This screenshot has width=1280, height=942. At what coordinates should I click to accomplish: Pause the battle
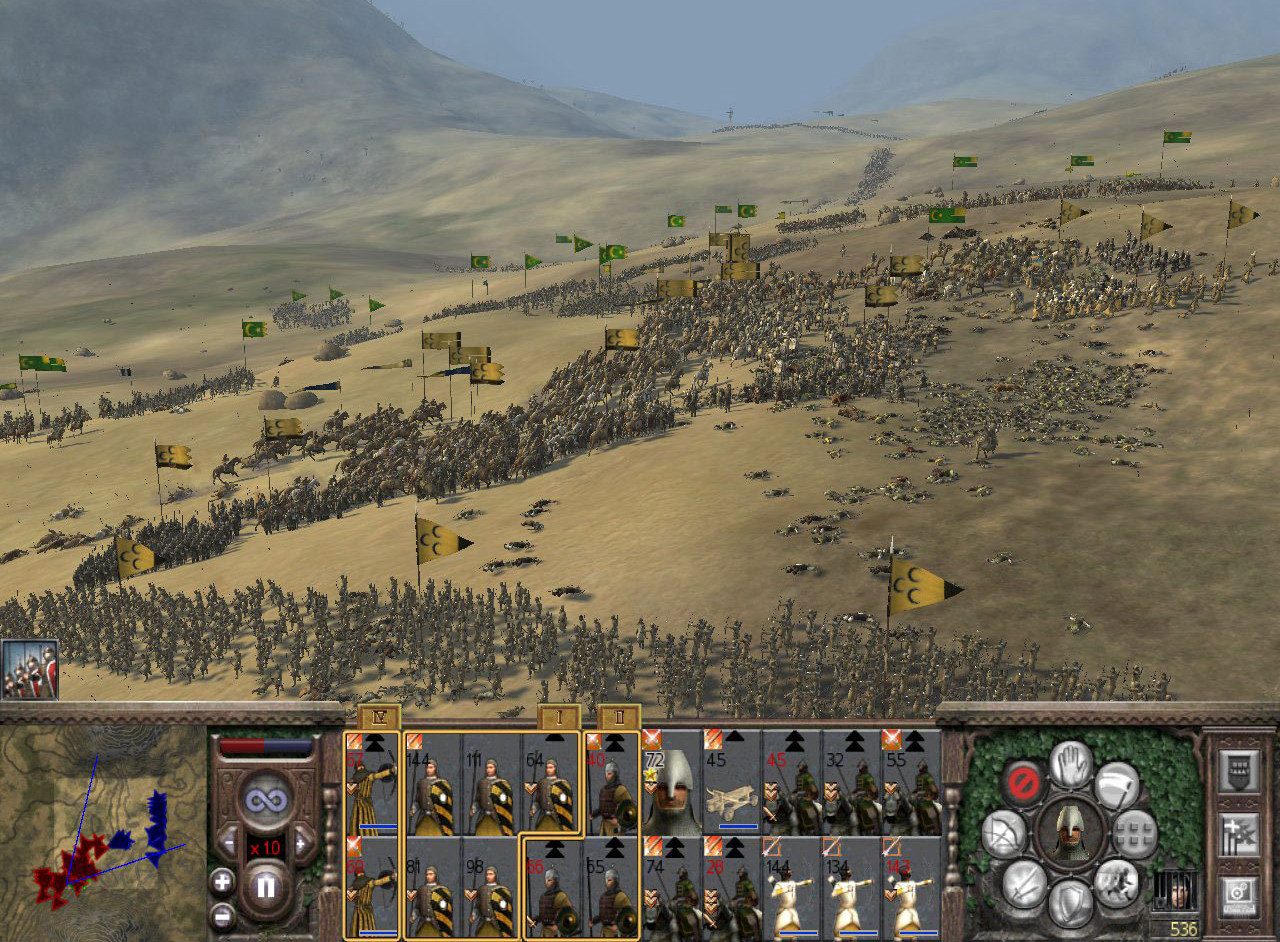(x=266, y=885)
